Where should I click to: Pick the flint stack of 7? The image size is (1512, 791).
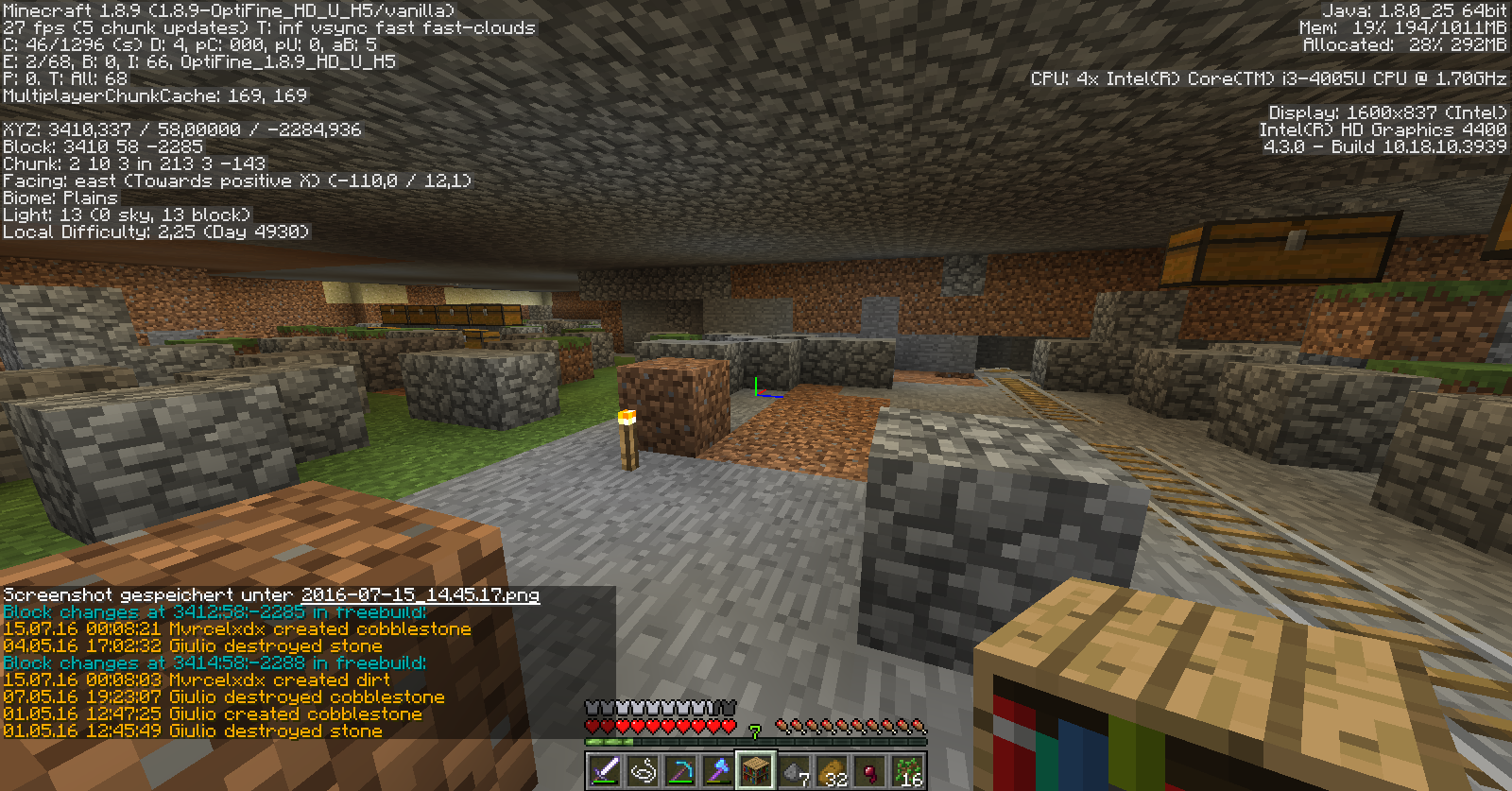(794, 770)
